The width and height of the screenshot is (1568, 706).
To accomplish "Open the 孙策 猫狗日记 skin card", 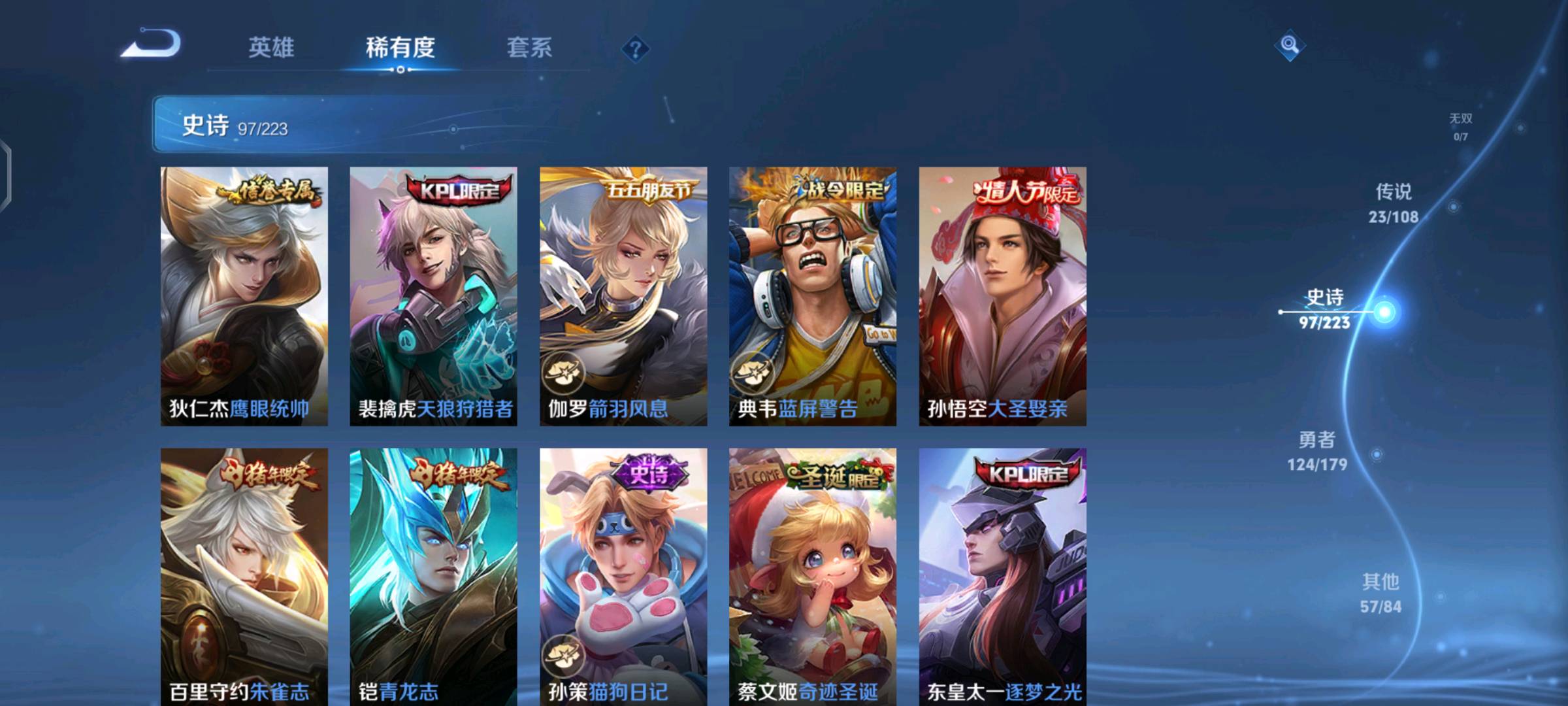I will [x=623, y=577].
